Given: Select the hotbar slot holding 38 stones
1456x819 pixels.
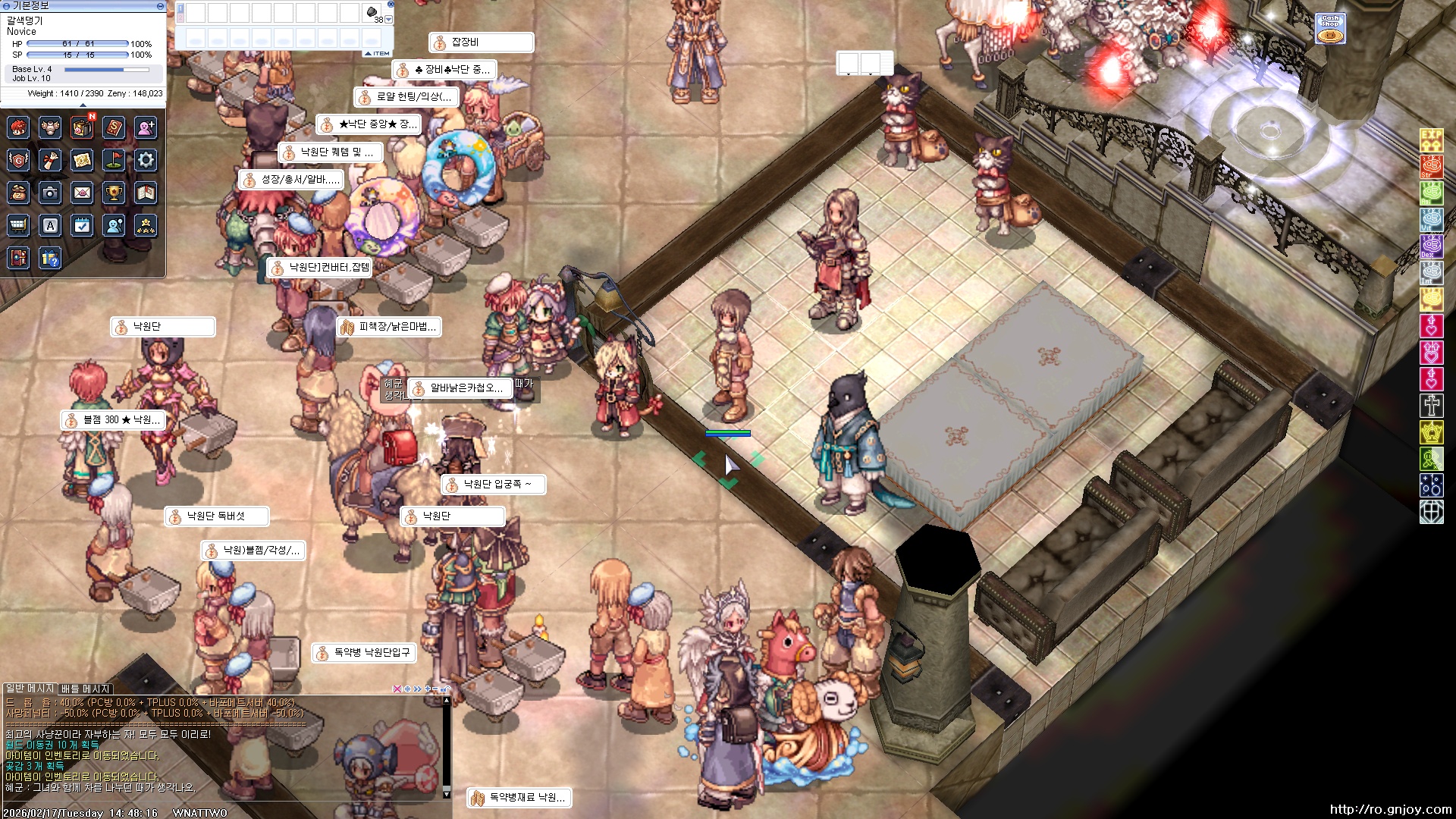Looking at the screenshot, I should 372,13.
